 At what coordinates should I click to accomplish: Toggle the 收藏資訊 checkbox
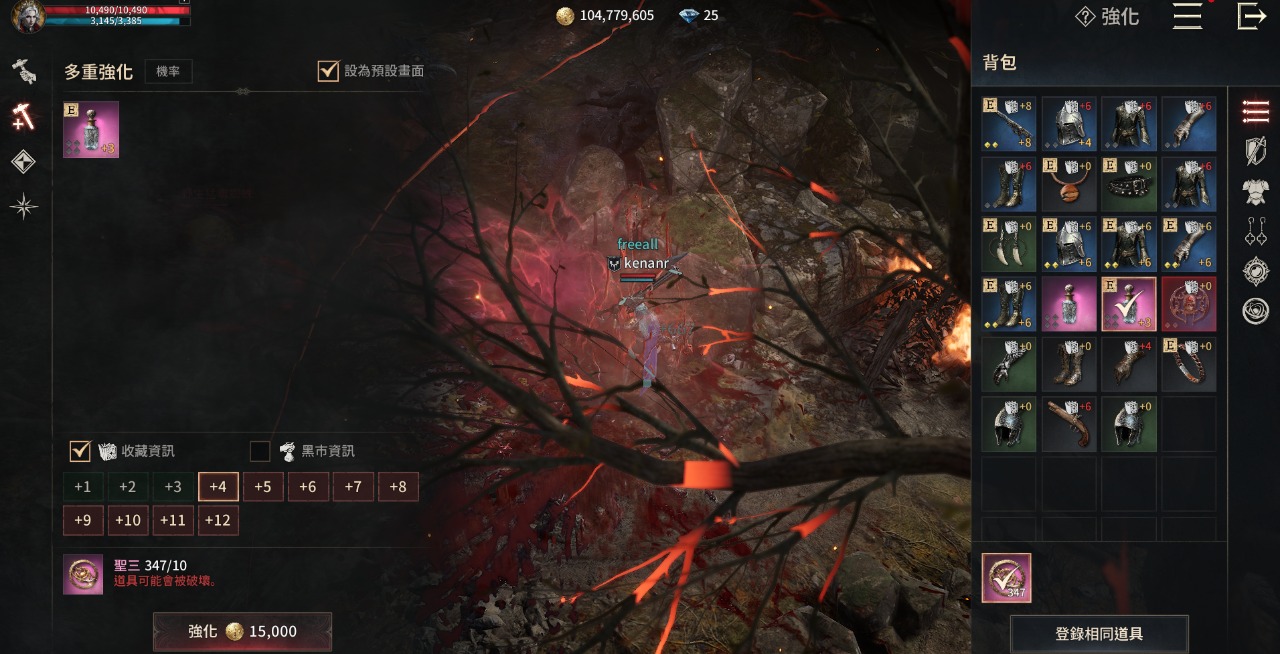point(80,451)
